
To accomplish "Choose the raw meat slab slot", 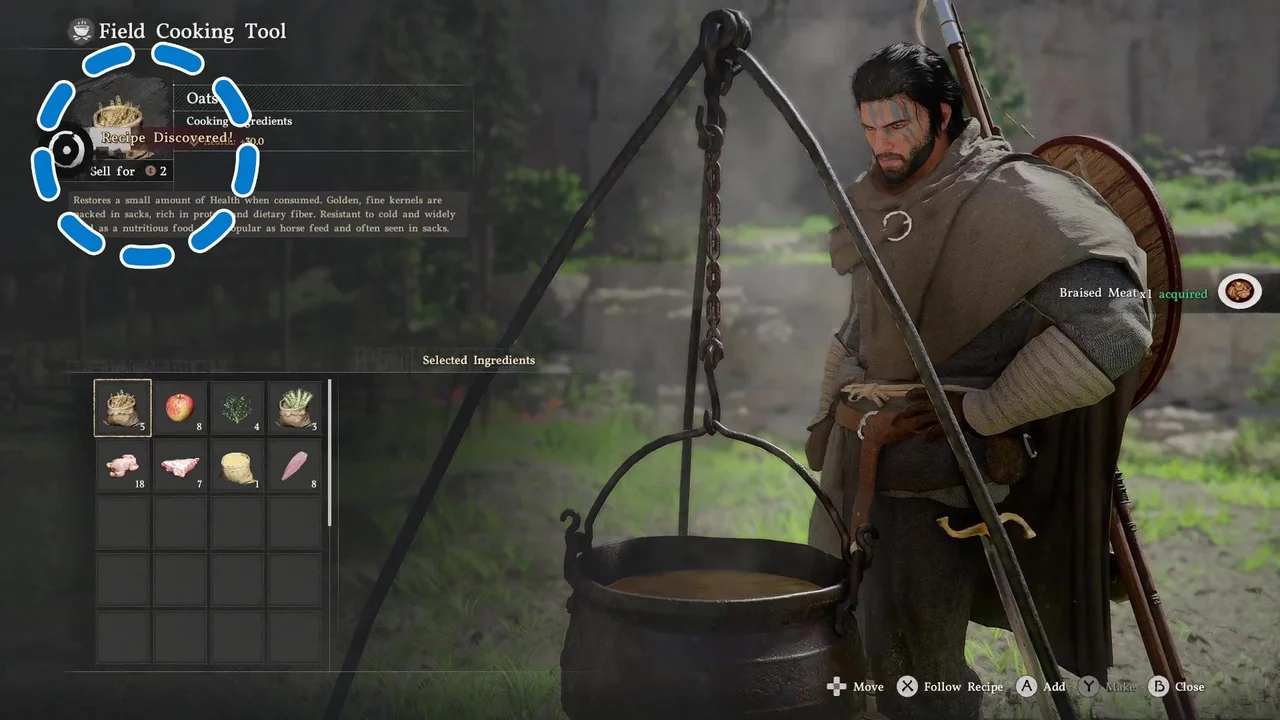I will click(x=180, y=466).
